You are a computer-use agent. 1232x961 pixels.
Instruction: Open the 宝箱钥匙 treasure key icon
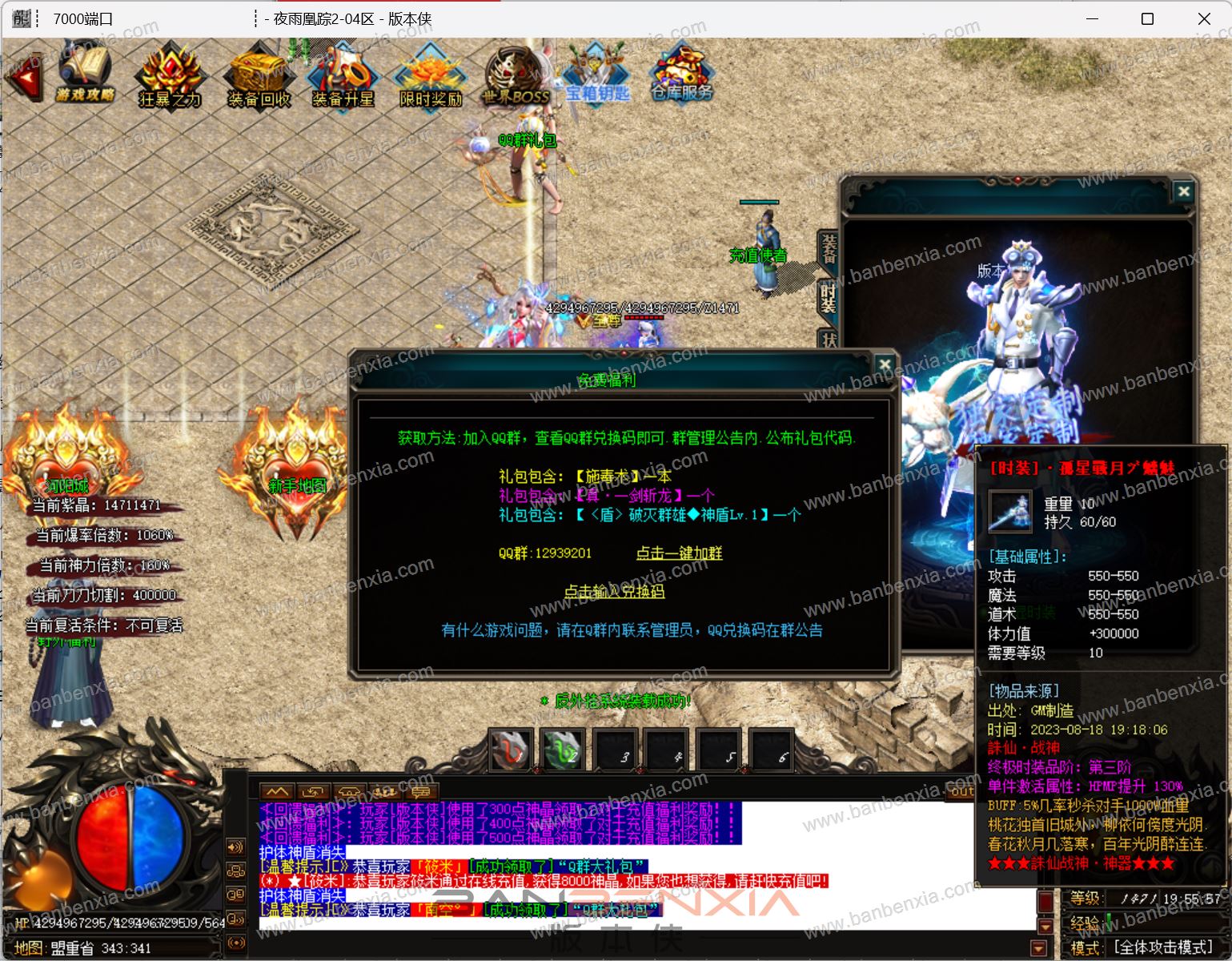[x=597, y=76]
